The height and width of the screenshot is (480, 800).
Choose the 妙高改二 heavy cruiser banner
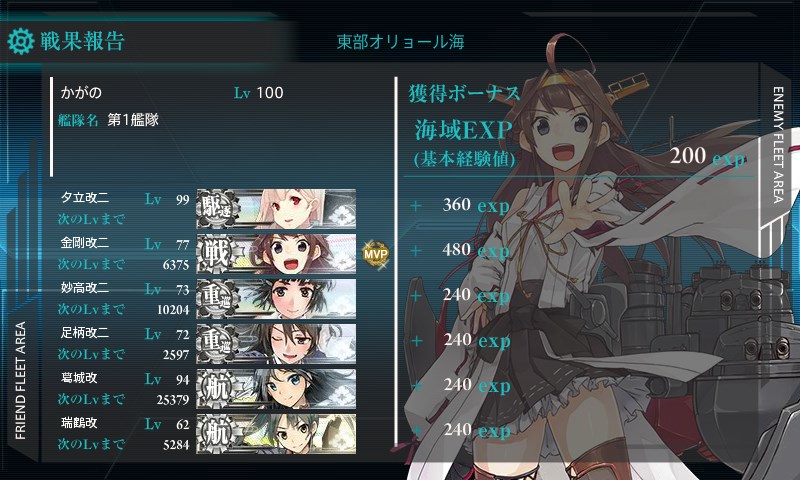[276, 297]
